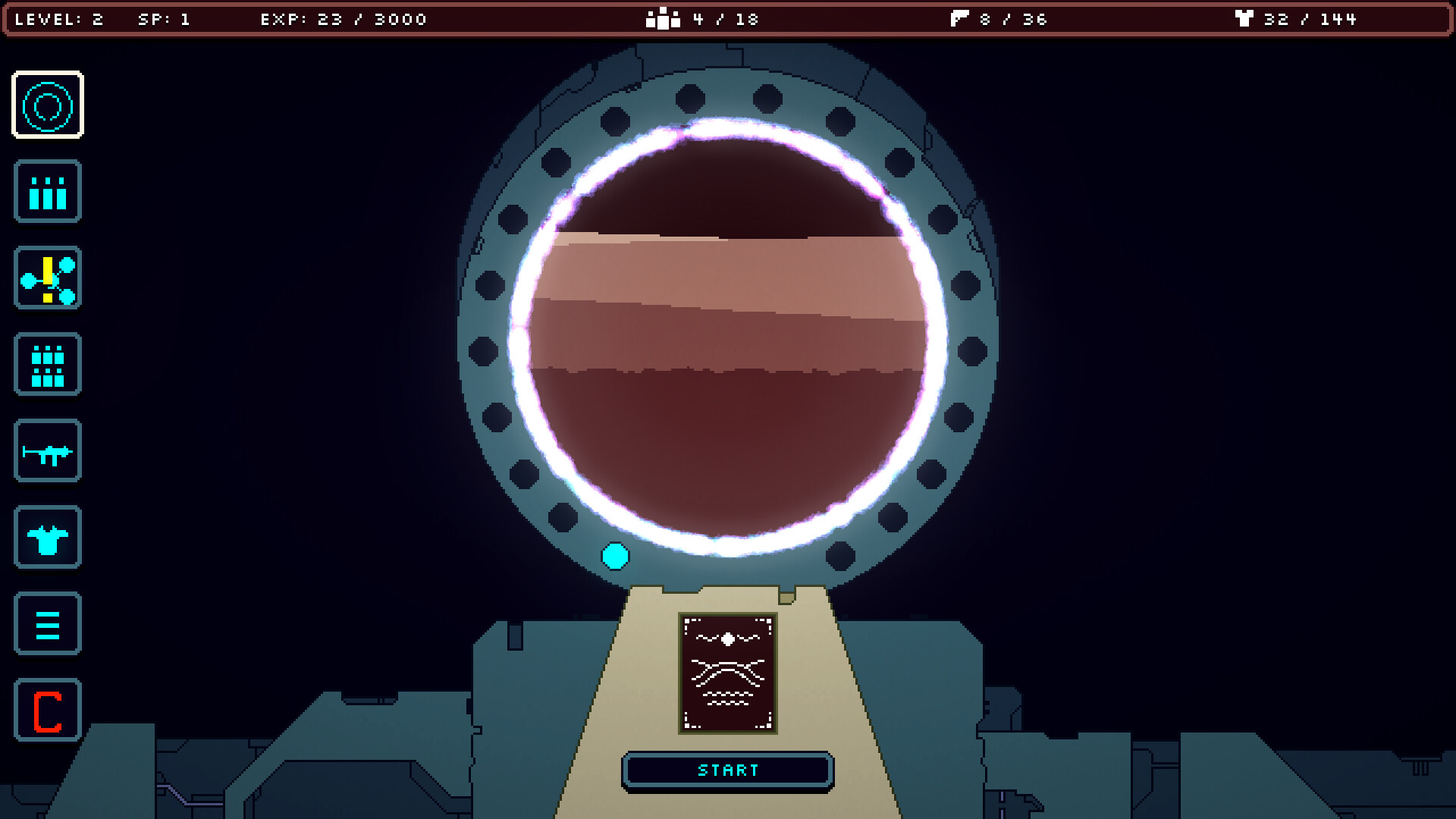Screen dimensions: 1456x819
Task: Open the armor panel with the vest icon
Action: click(x=48, y=538)
